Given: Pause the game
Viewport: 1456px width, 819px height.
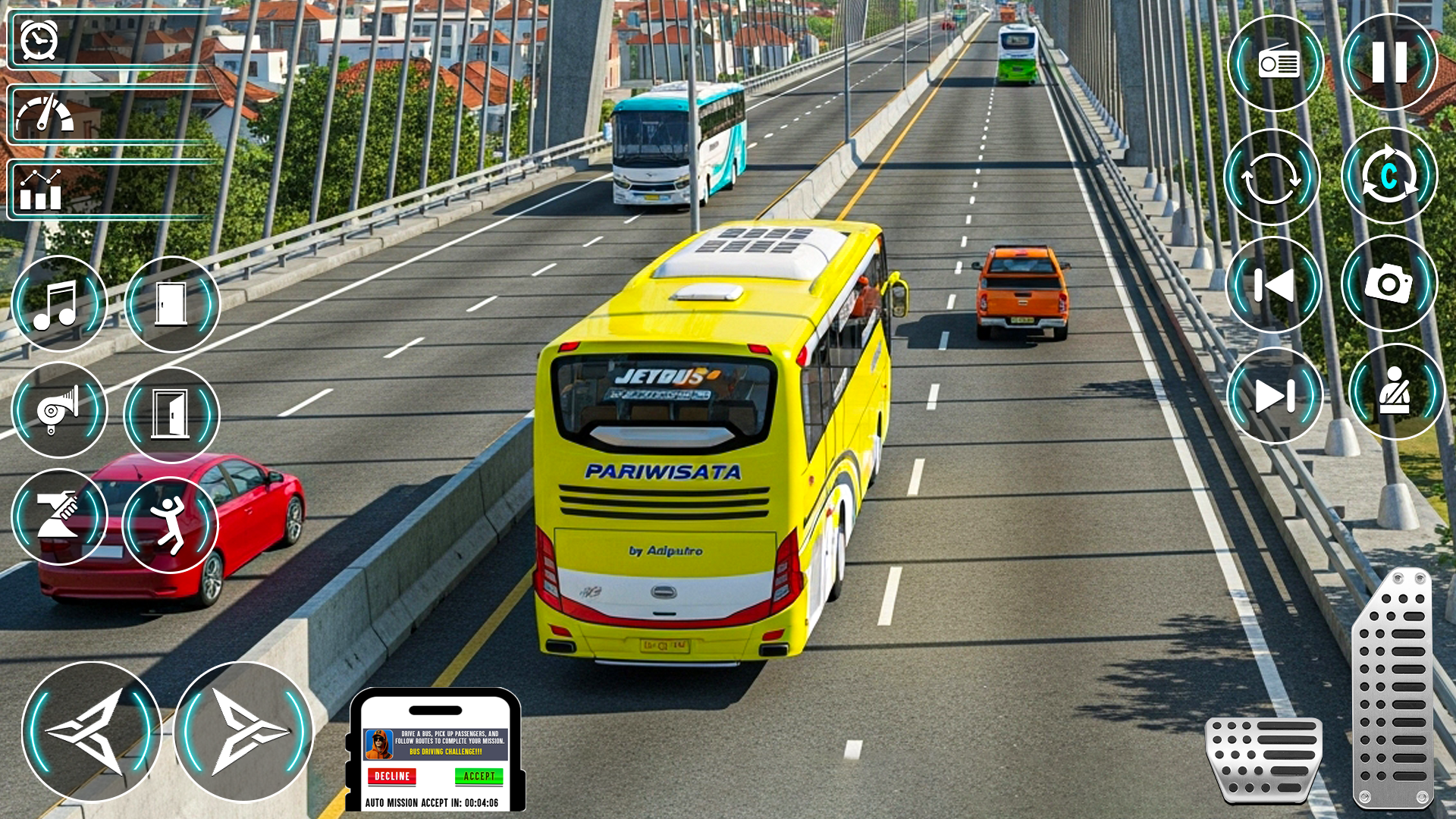Looking at the screenshot, I should [1389, 62].
